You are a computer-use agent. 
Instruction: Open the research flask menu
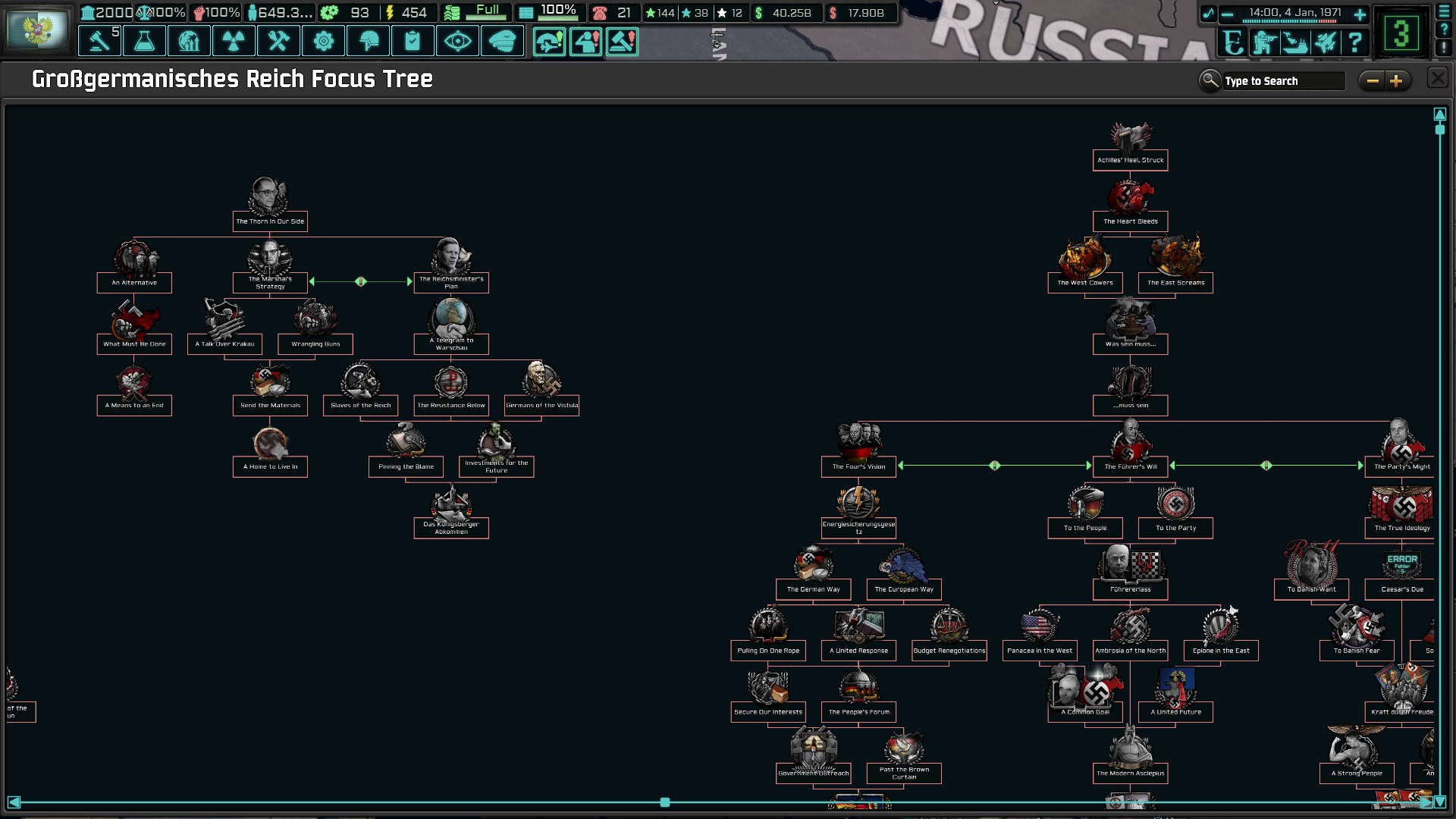click(144, 41)
